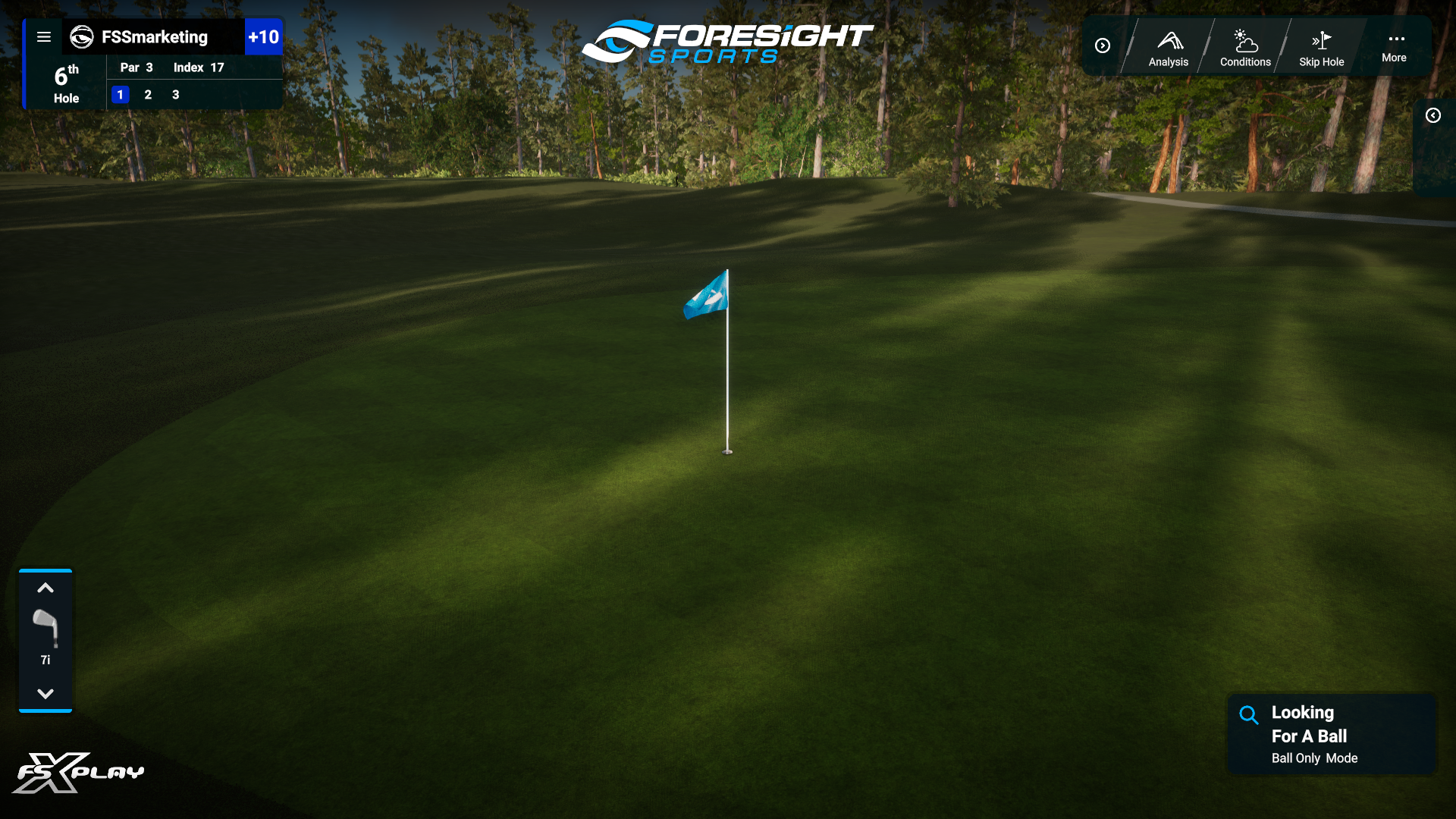The width and height of the screenshot is (1456, 819).
Task: Click the magnifying glass in Looking For A Ball
Action: 1248,714
